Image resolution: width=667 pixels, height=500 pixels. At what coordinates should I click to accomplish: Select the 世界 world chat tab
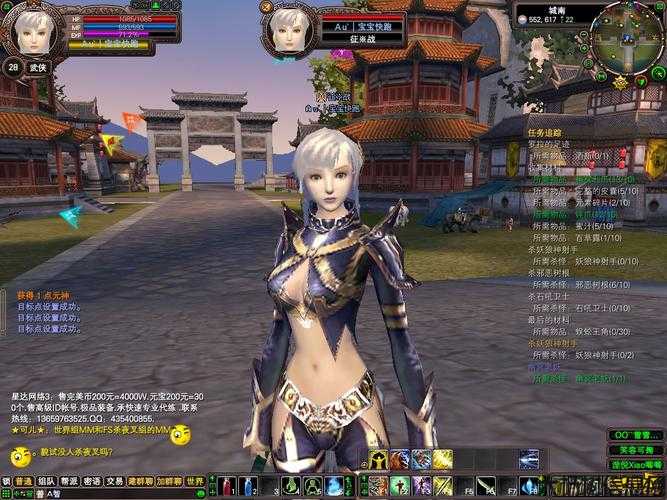pos(195,481)
